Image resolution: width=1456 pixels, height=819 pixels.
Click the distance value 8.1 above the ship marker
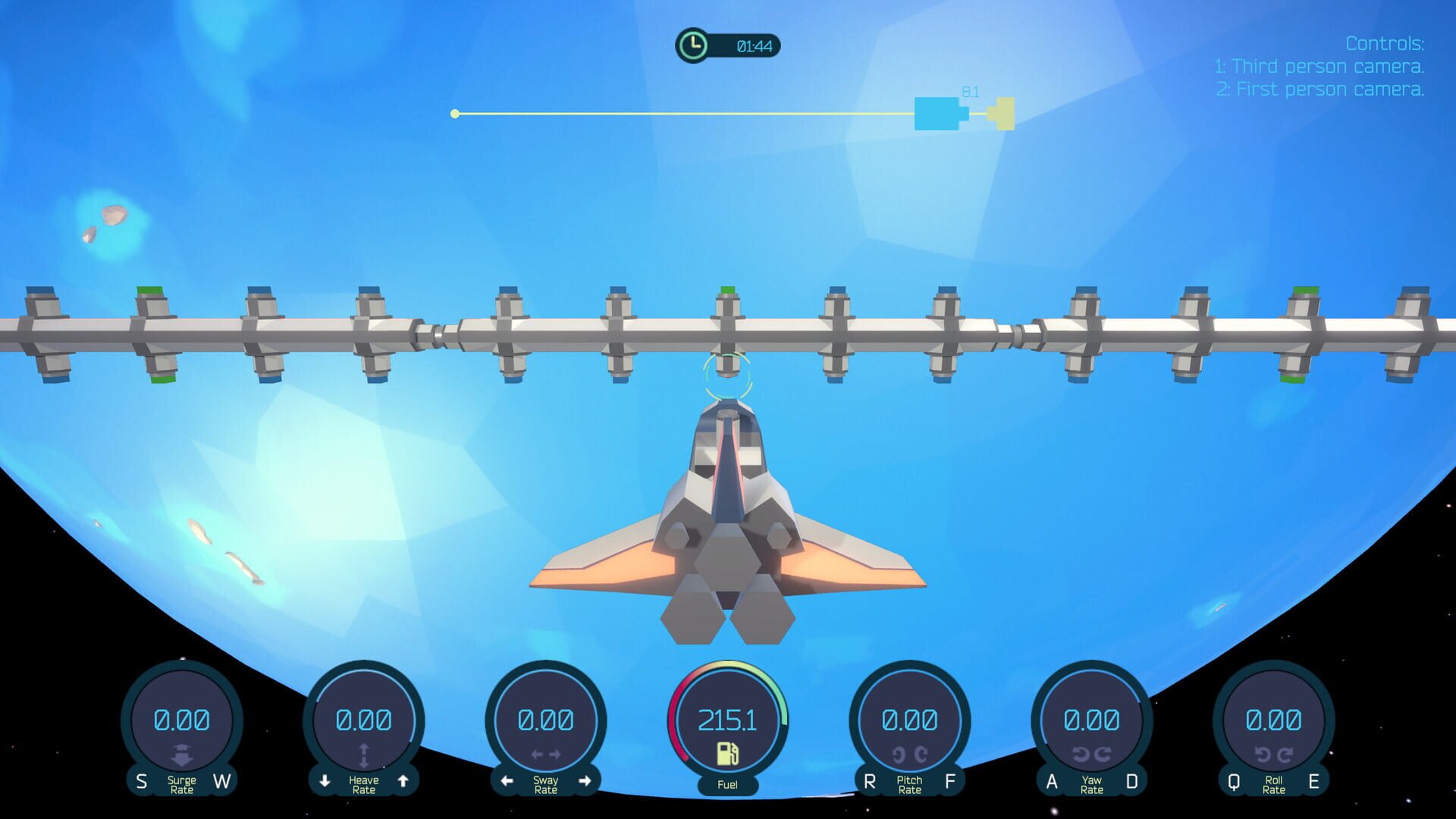(969, 90)
